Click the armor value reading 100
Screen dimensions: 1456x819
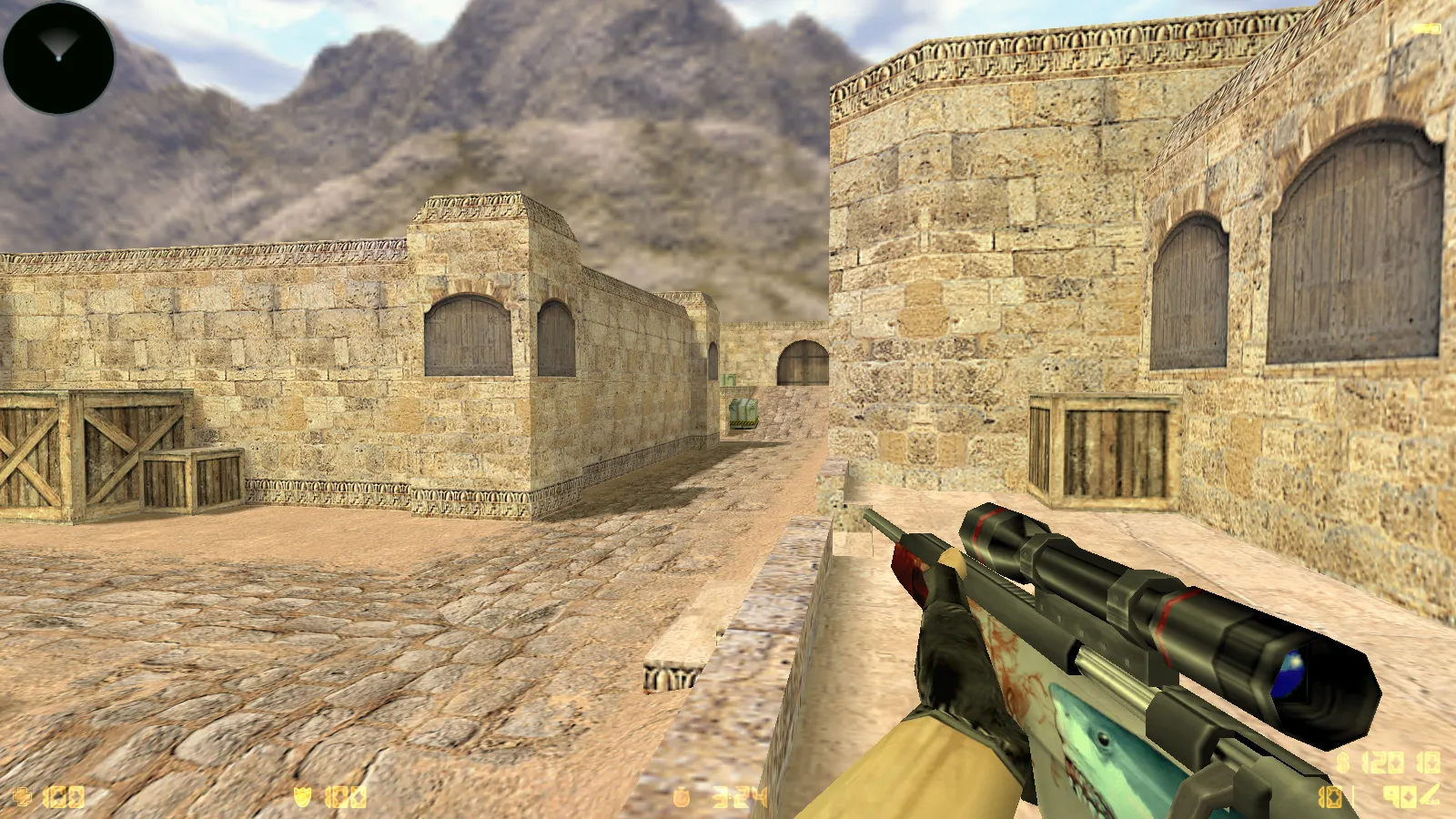click(x=344, y=794)
